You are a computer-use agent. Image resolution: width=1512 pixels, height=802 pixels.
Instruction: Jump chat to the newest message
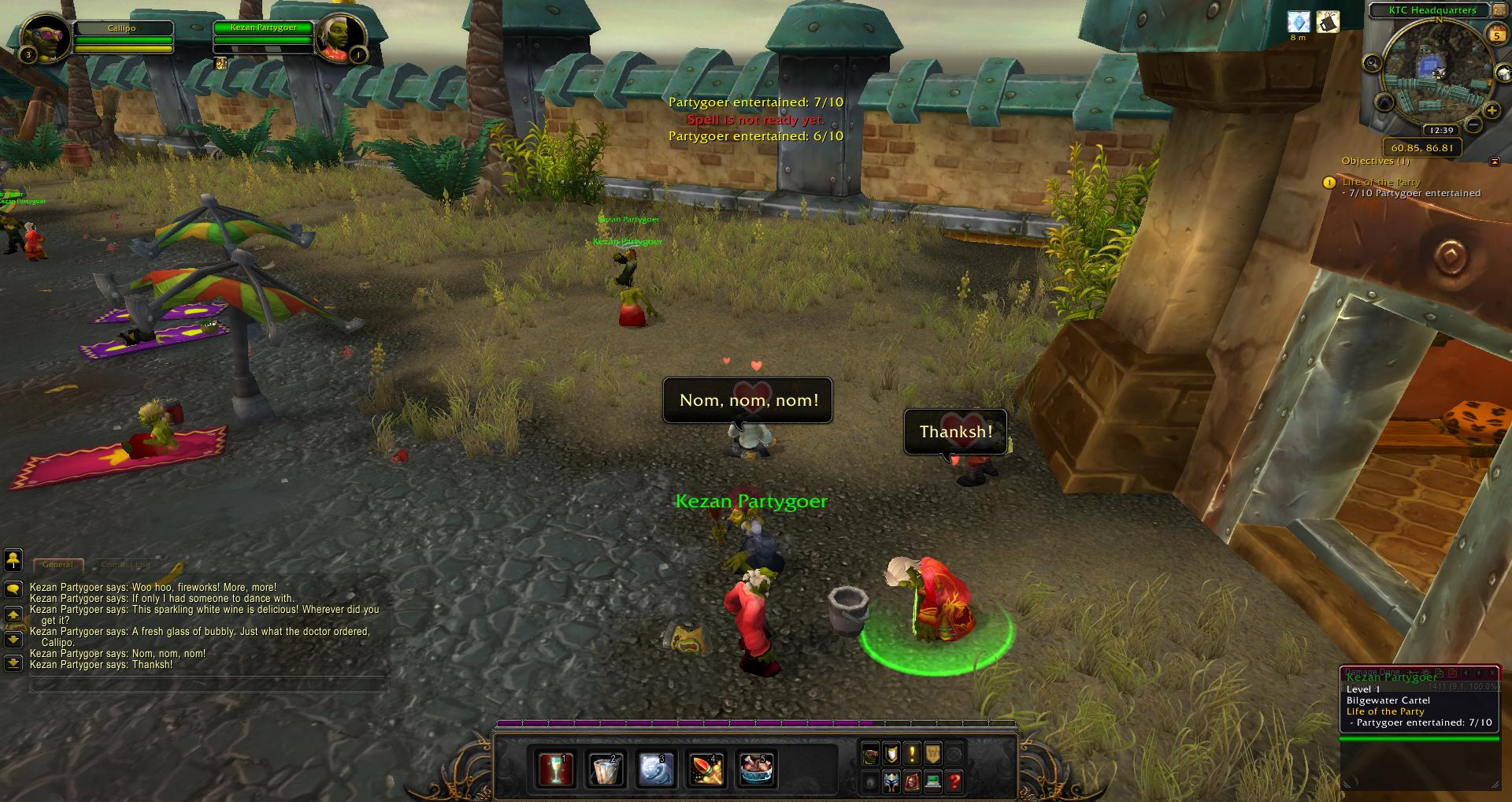coord(13,663)
